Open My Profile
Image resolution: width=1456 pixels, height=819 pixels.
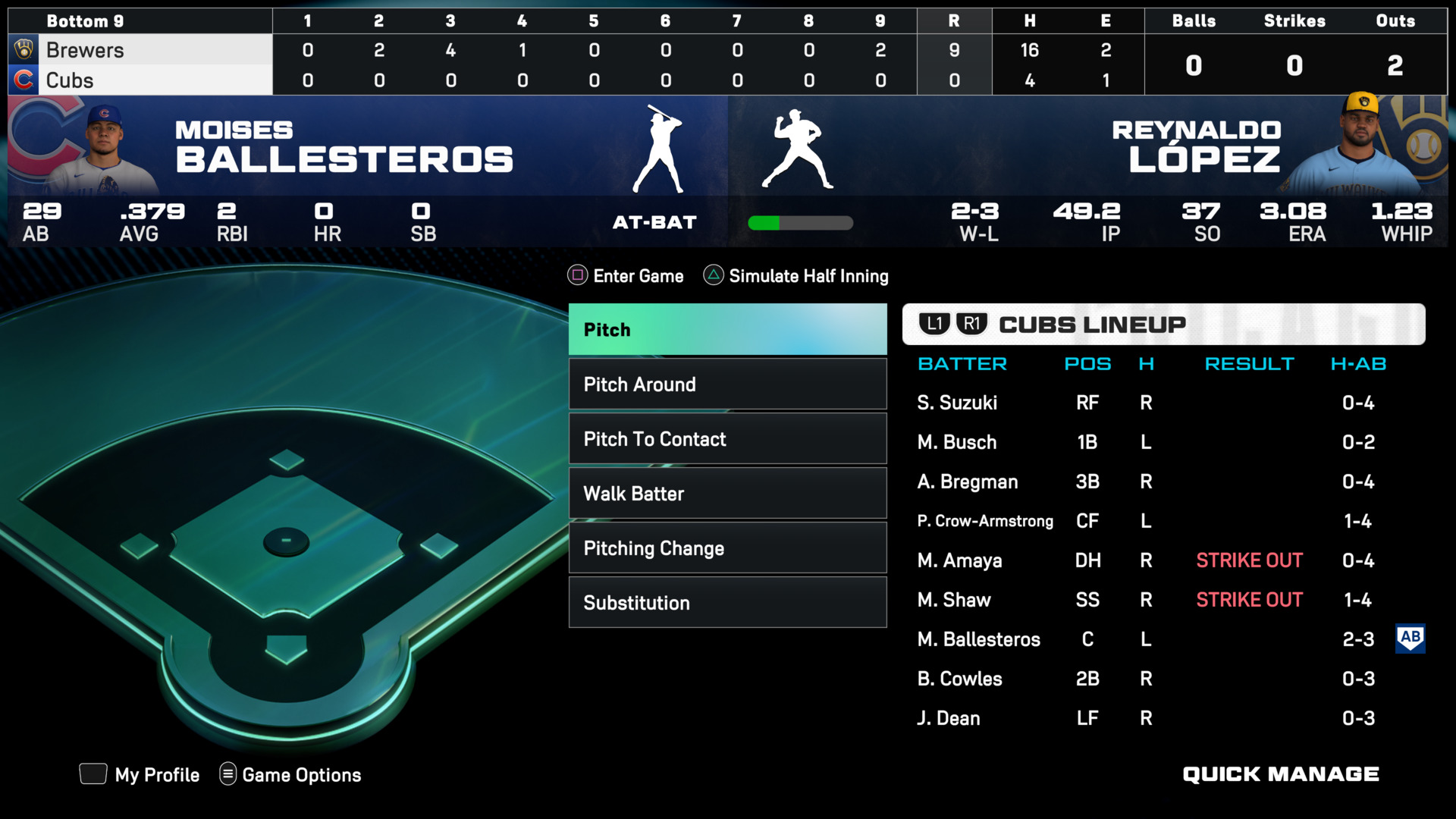pos(156,774)
